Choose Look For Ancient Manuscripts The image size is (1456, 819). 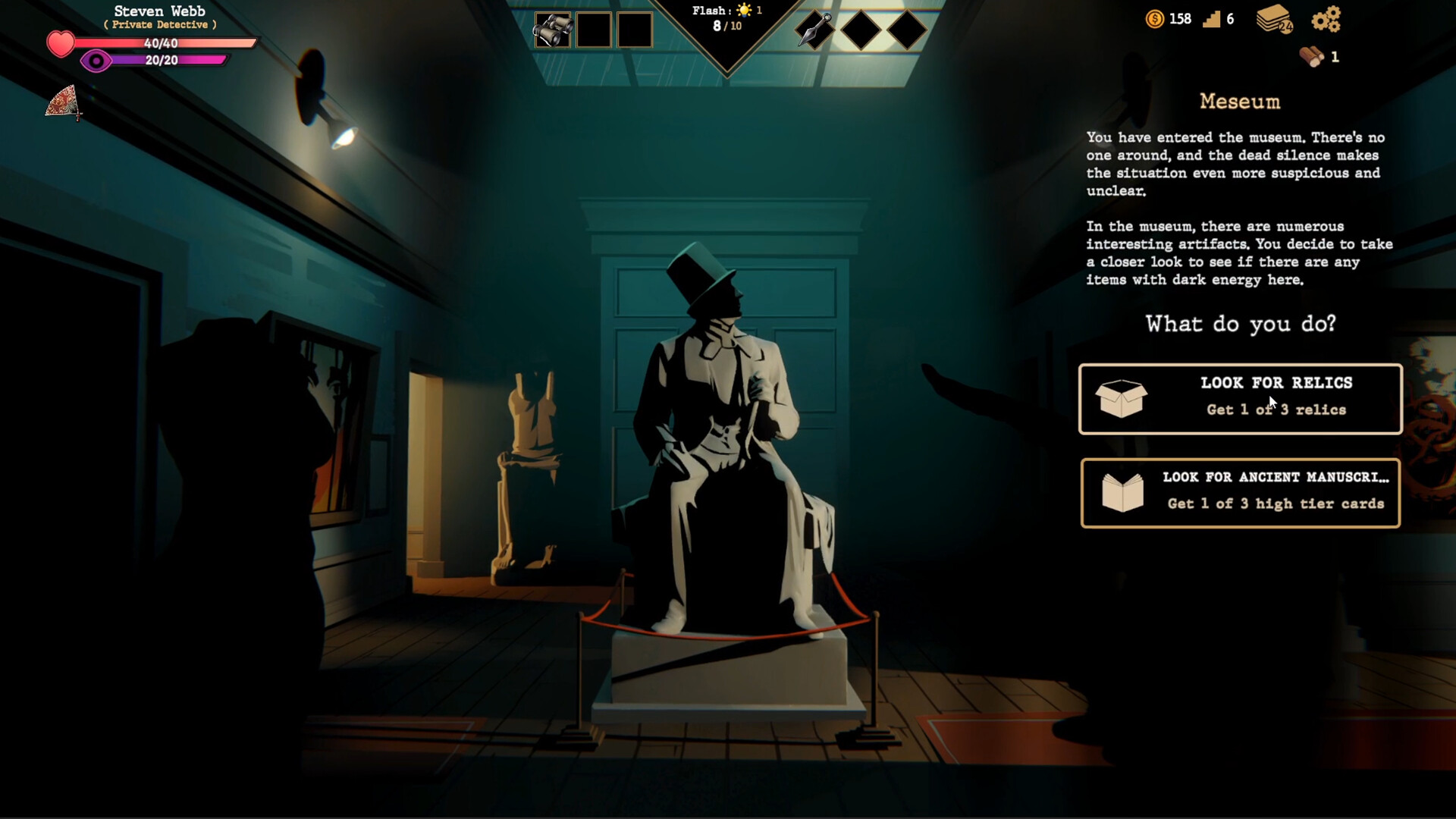click(x=1241, y=492)
